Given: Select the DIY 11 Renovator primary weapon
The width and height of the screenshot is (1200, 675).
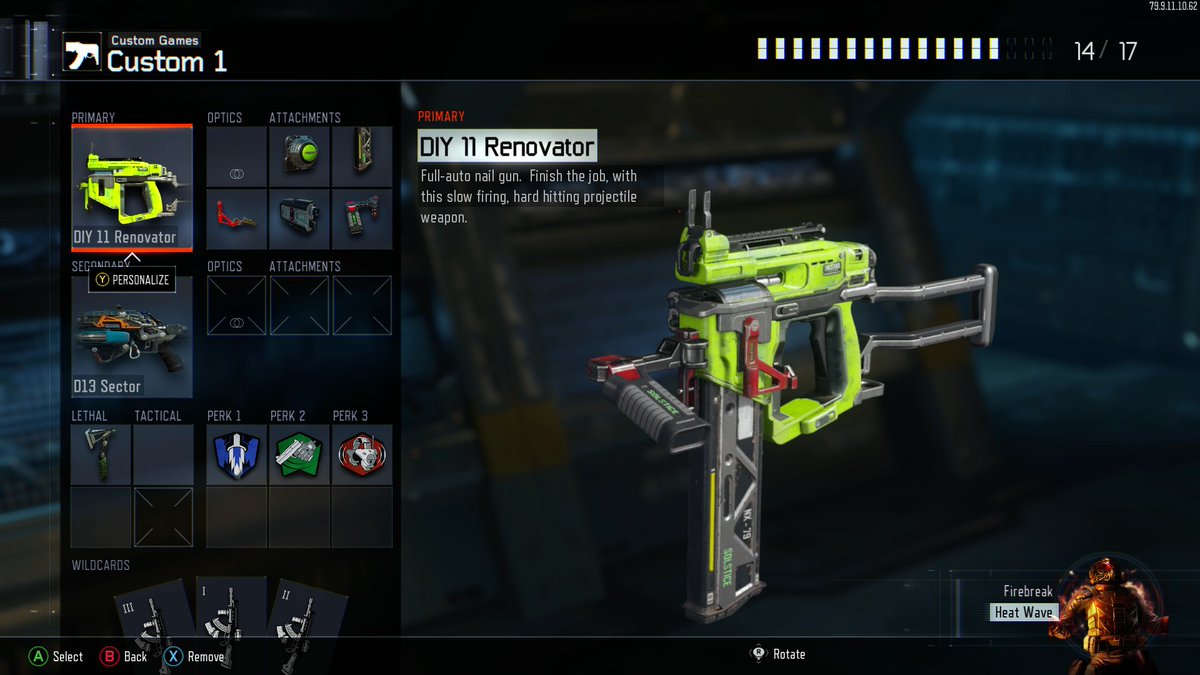Looking at the screenshot, I should pos(131,187).
